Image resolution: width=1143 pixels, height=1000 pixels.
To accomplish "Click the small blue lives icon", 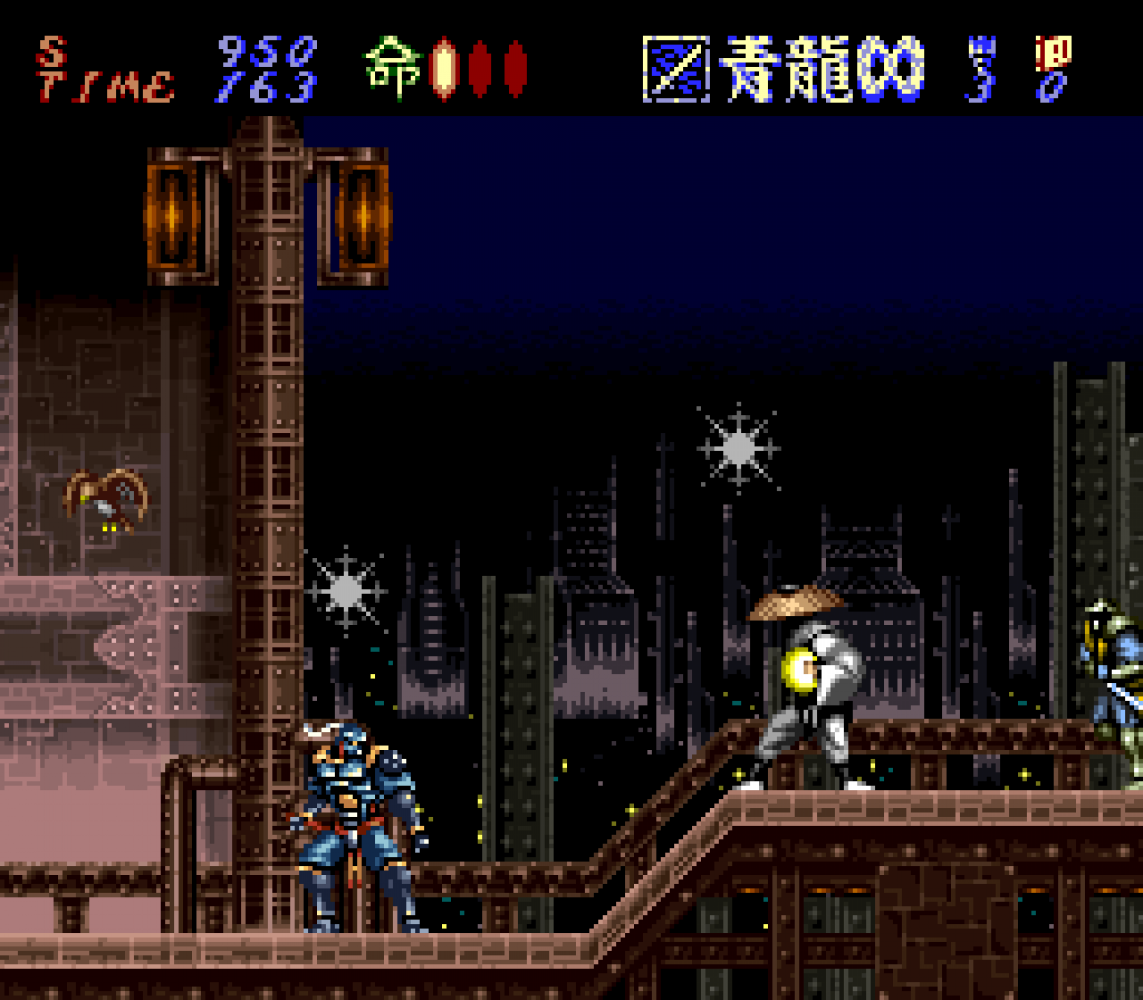I will point(982,48).
